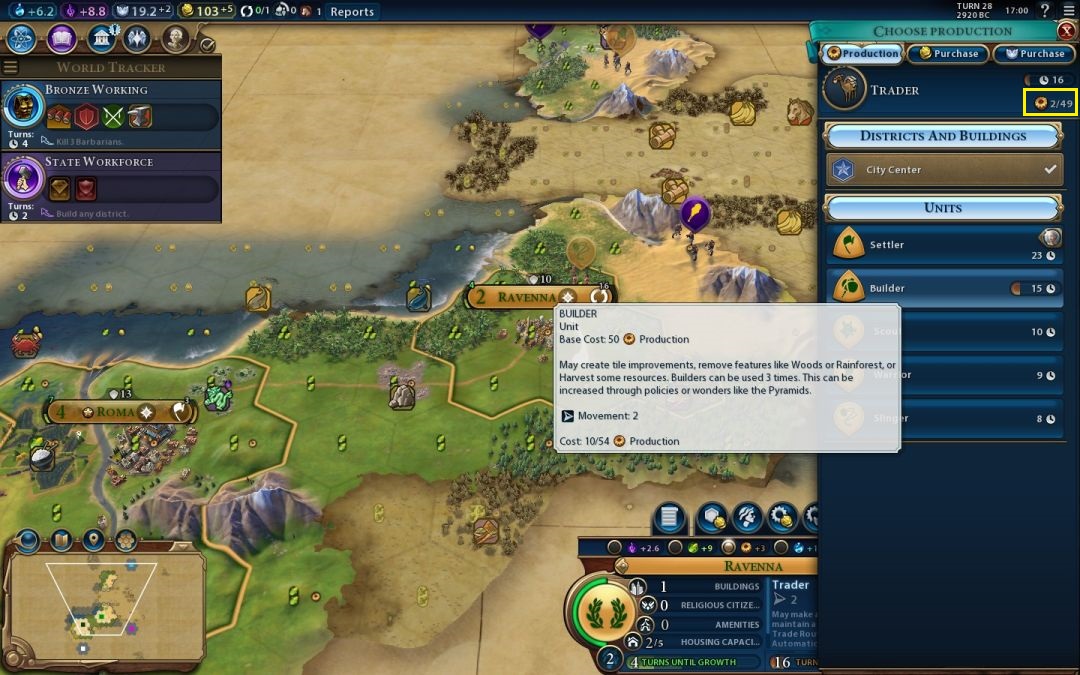
Task: Collapse the Districts and Buildings section
Action: (x=943, y=136)
